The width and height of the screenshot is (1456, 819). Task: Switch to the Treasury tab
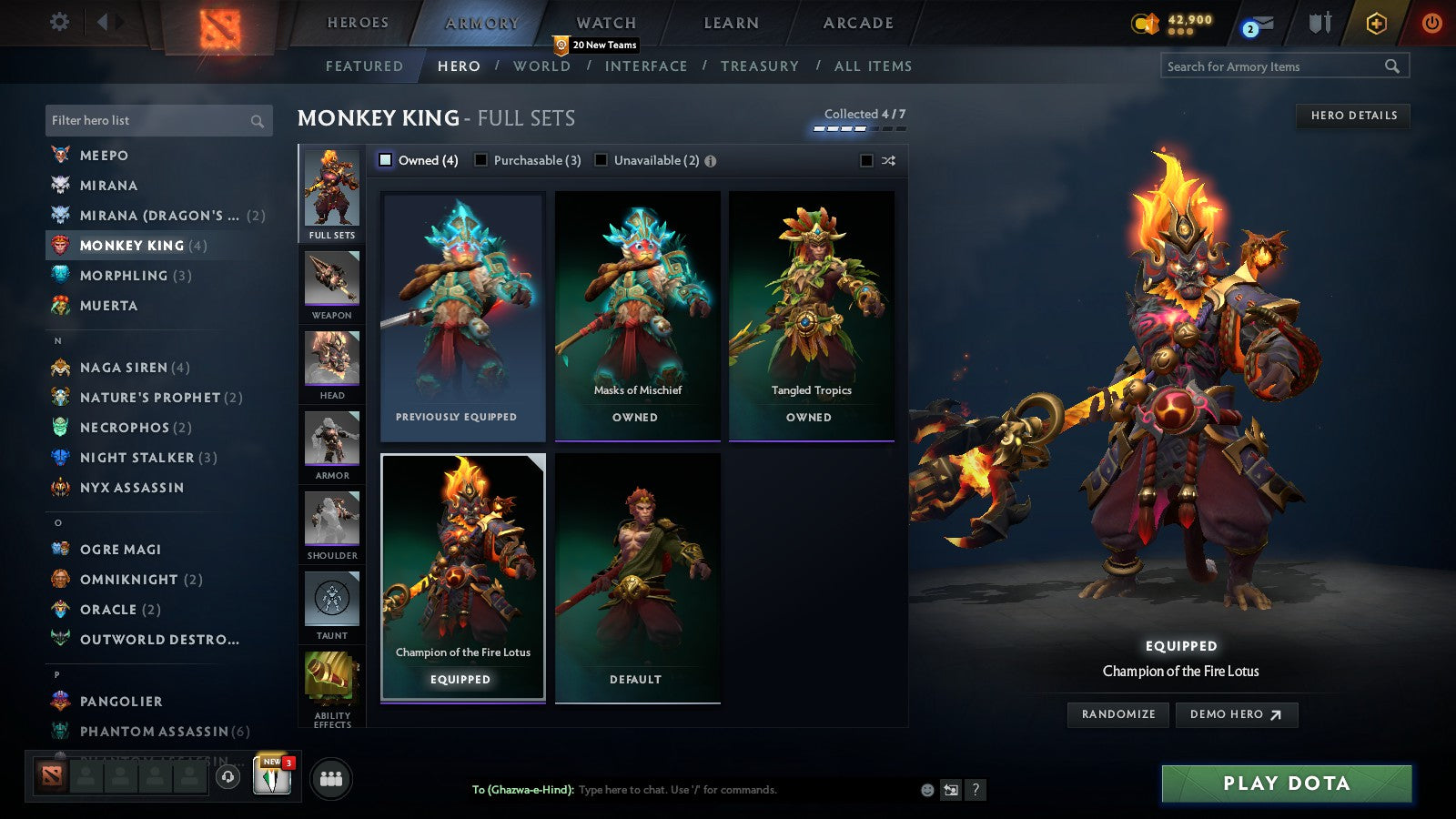(761, 66)
